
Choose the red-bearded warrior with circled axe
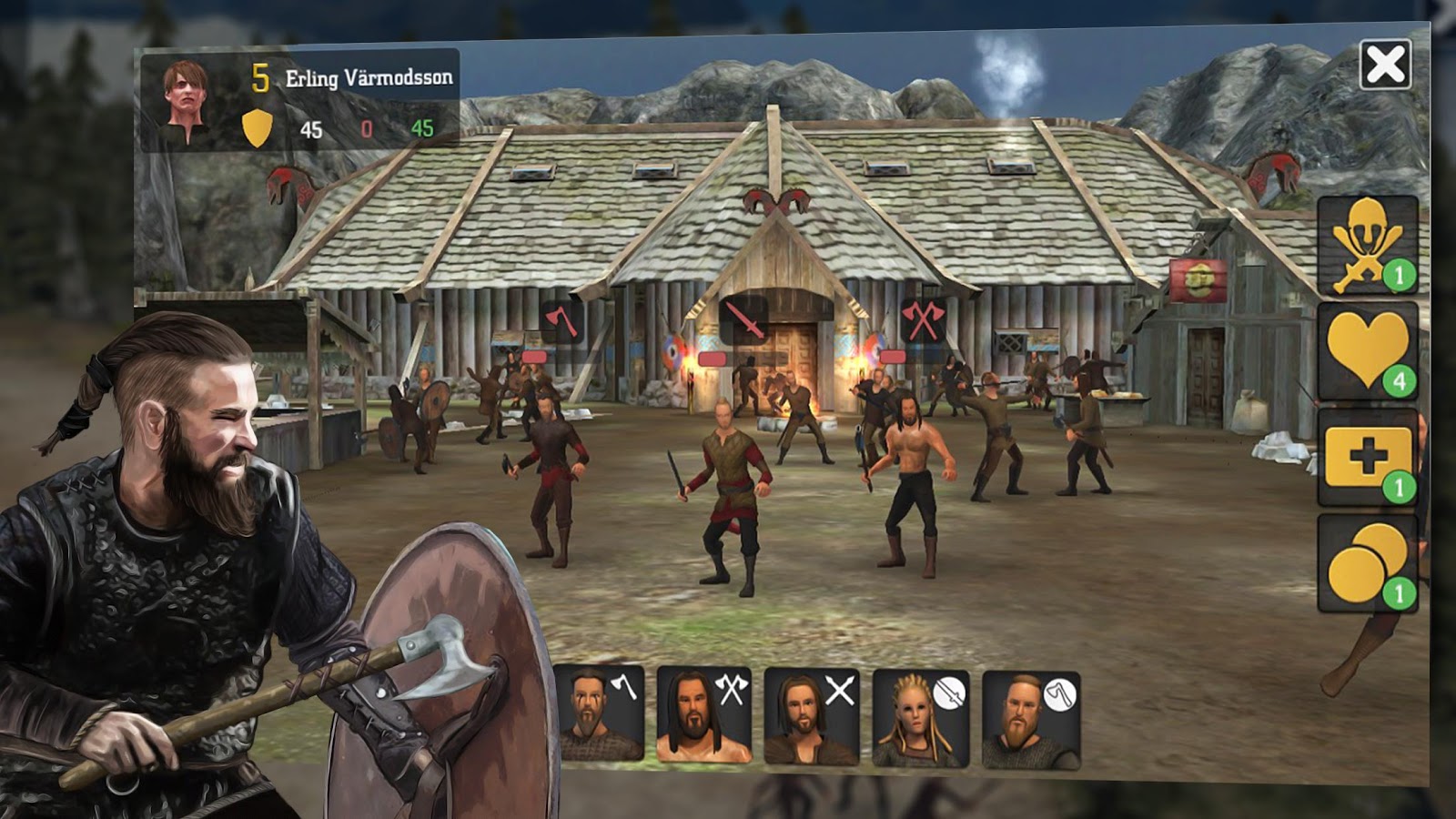click(1030, 720)
